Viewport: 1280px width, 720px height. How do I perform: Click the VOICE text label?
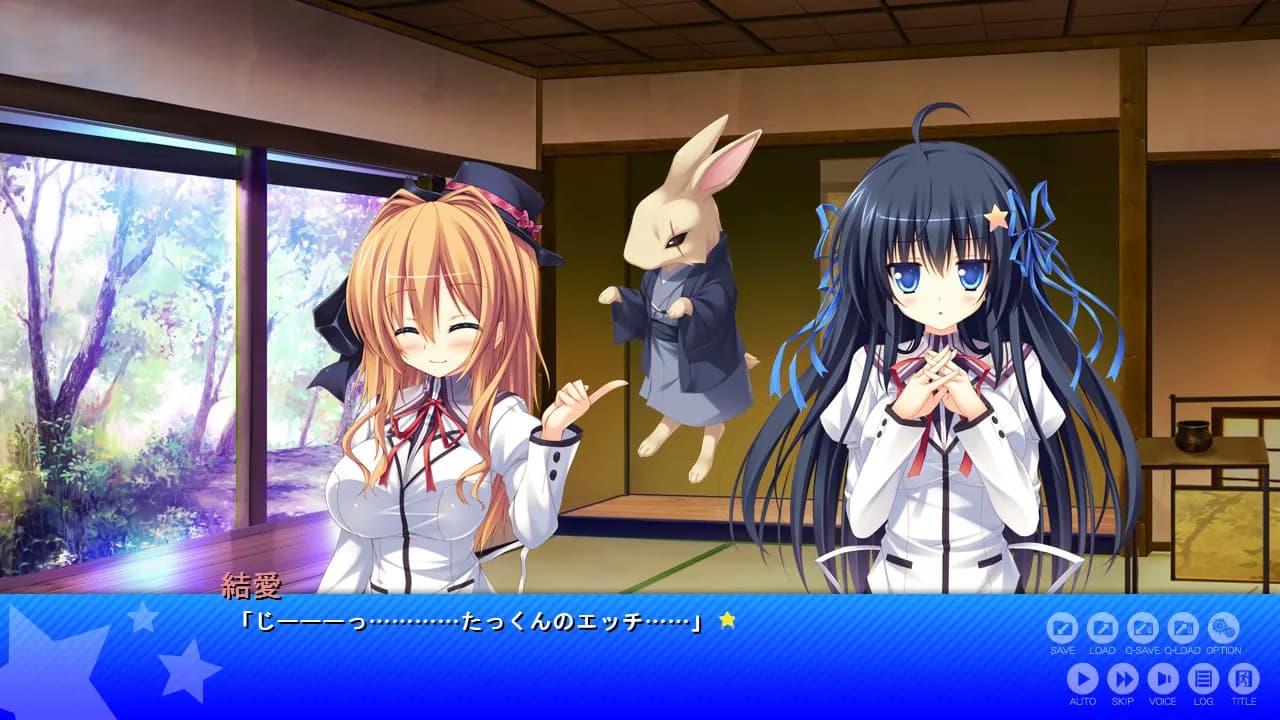pyautogui.click(x=1163, y=701)
